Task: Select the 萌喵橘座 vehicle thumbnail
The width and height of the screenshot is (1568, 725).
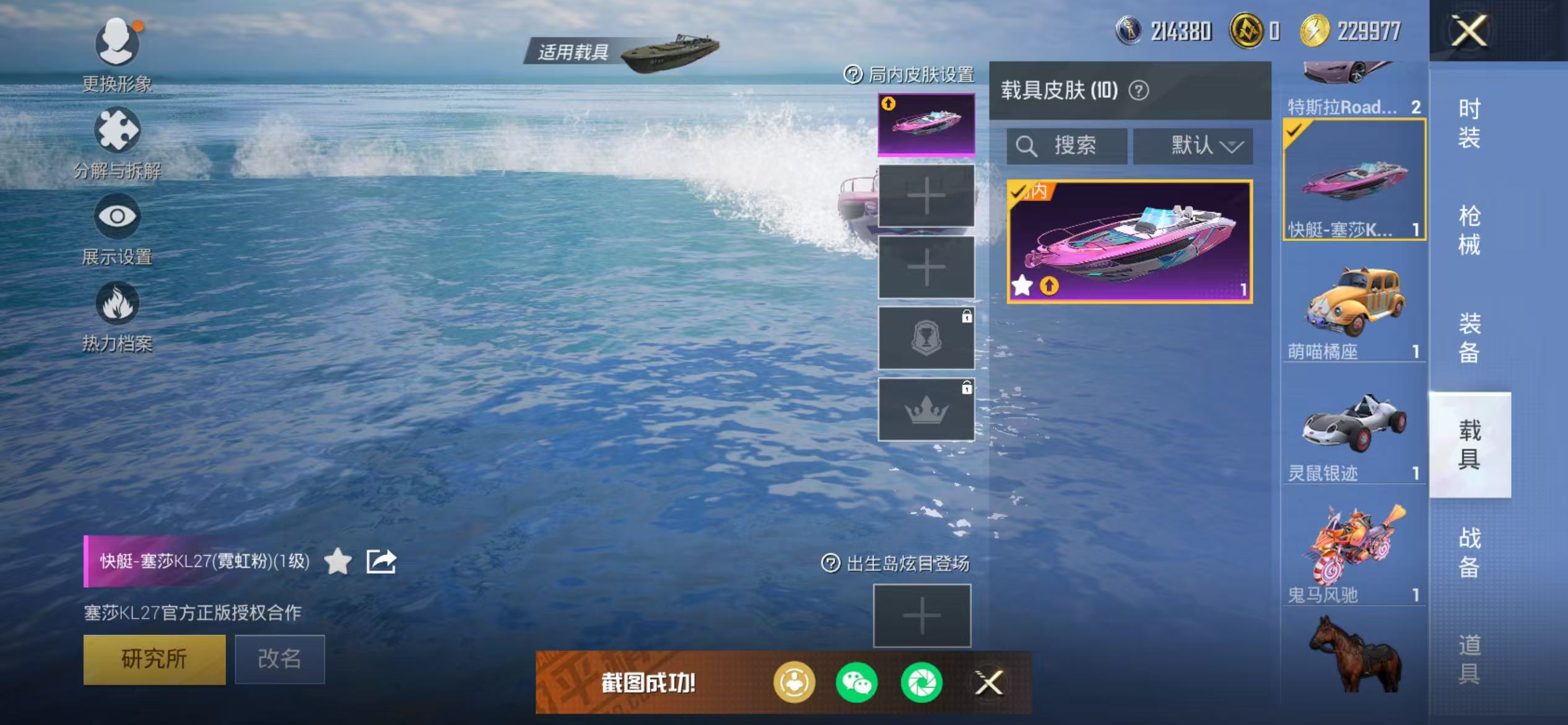Action: (1355, 302)
